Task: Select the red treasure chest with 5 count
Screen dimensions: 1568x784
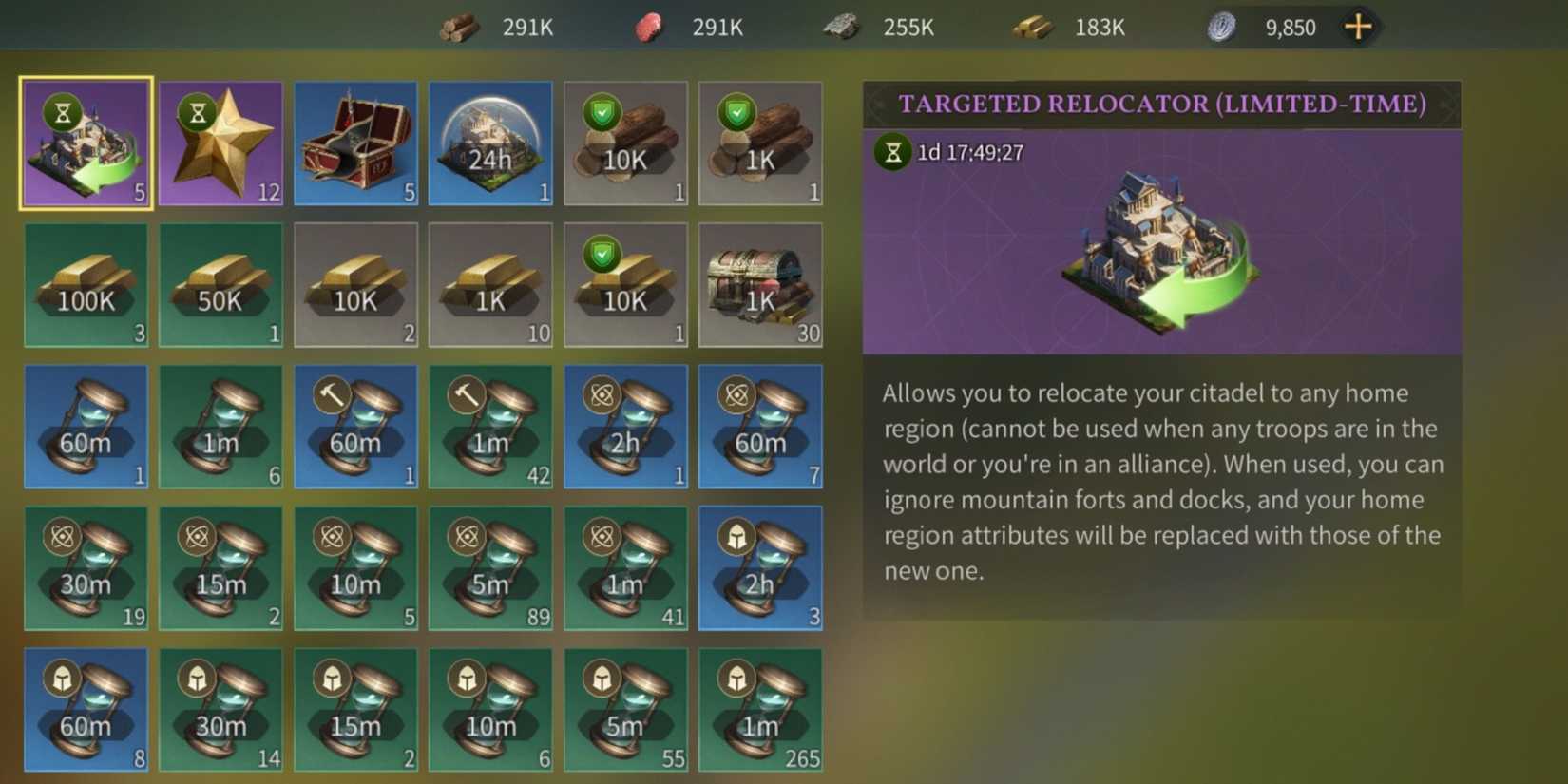Action: (x=356, y=143)
